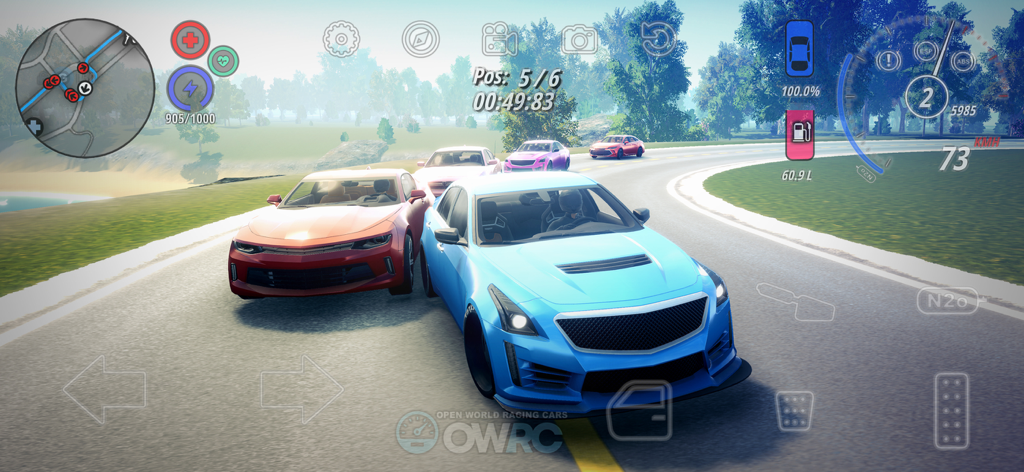Open the compass navigation icon
The image size is (1024, 472).
pyautogui.click(x=421, y=39)
